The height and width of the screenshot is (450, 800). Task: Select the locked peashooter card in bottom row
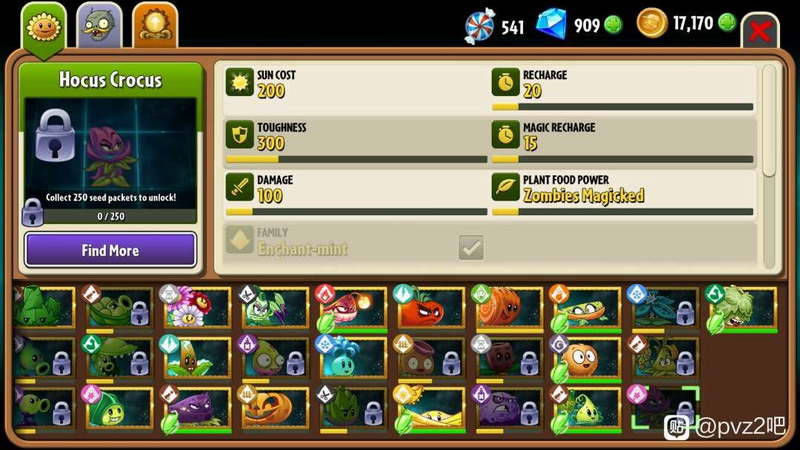pos(42,408)
